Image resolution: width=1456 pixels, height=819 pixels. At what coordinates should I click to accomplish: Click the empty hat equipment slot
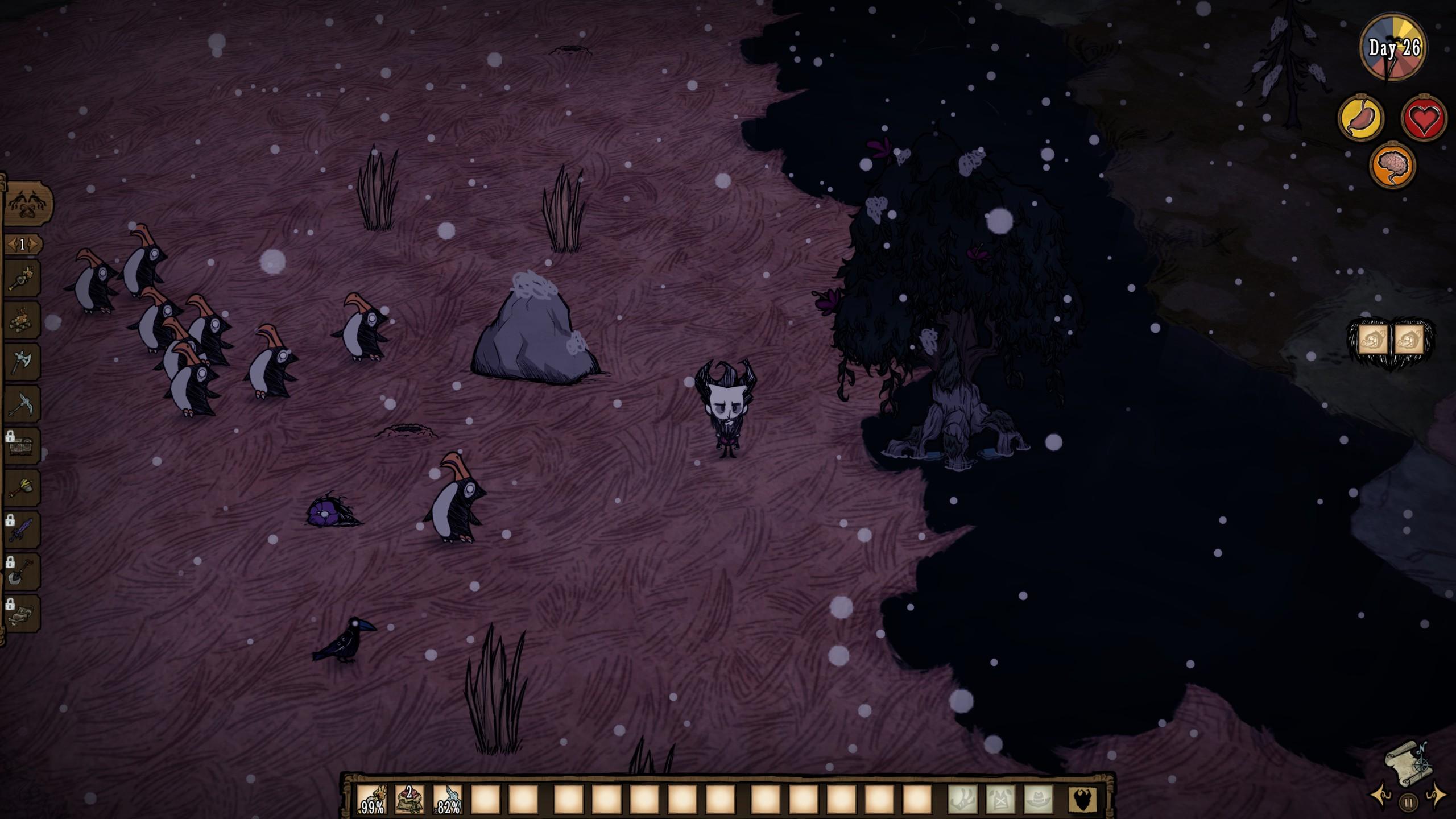1039,800
